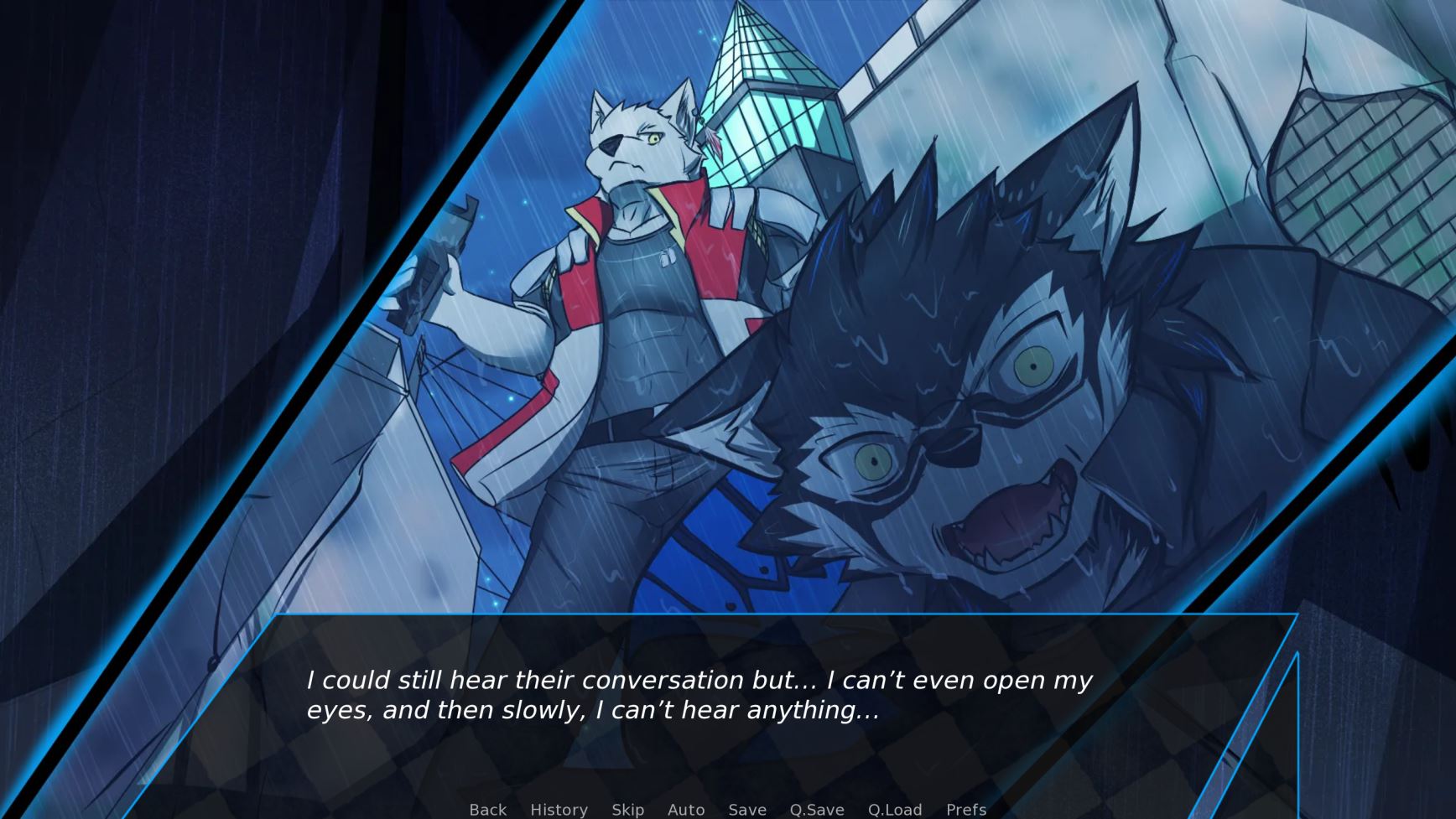Image resolution: width=1456 pixels, height=819 pixels.
Task: Turn on Auto advance
Action: coord(685,810)
